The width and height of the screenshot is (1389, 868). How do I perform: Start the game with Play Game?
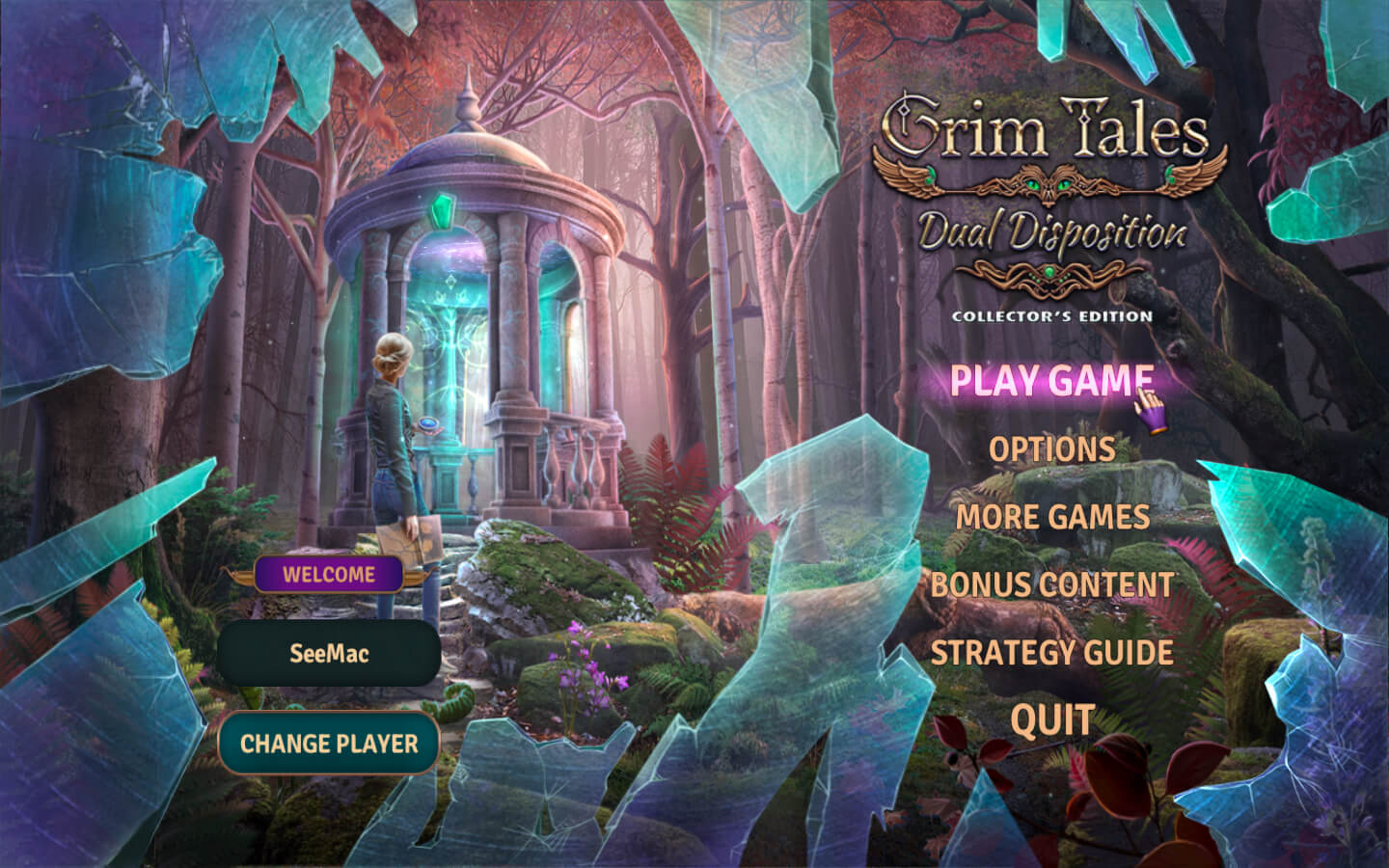(x=1050, y=380)
